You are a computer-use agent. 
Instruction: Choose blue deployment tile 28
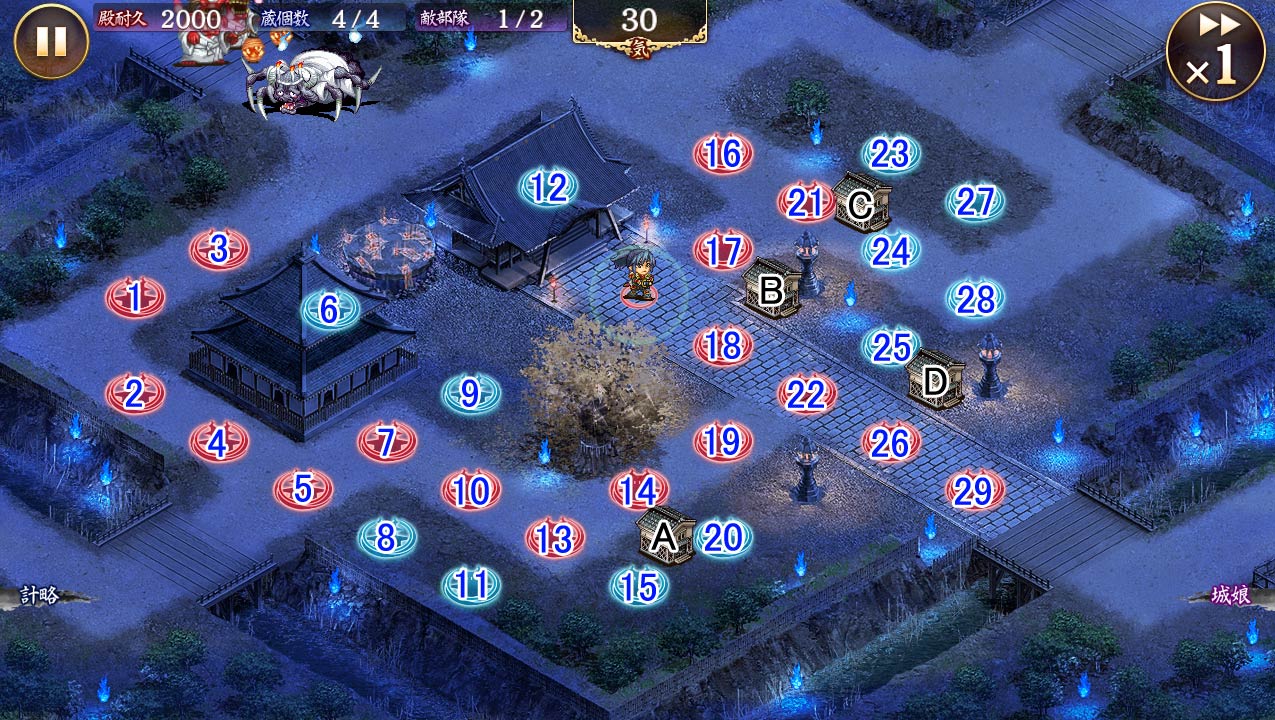(975, 298)
